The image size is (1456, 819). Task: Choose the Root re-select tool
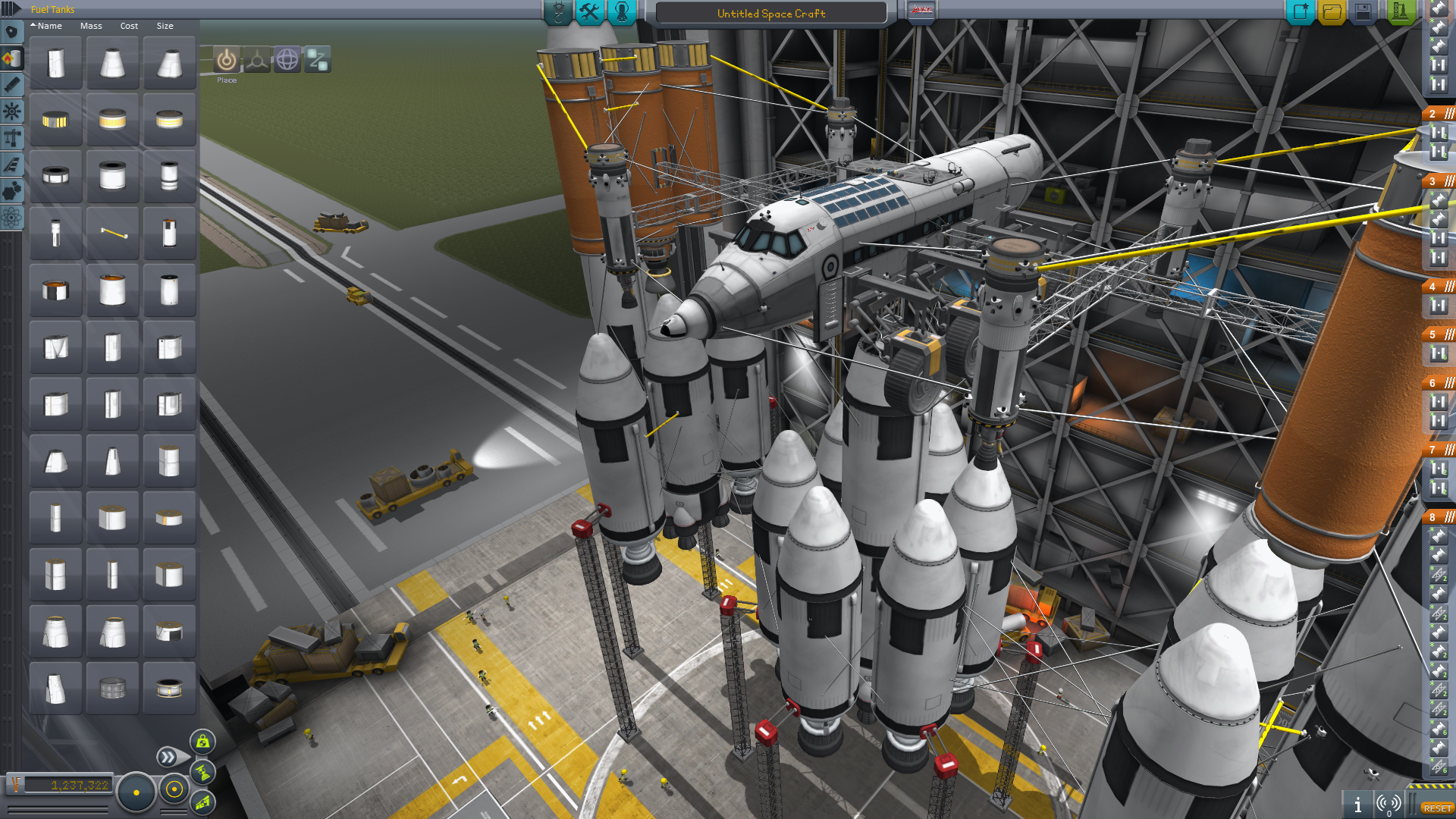click(x=317, y=60)
